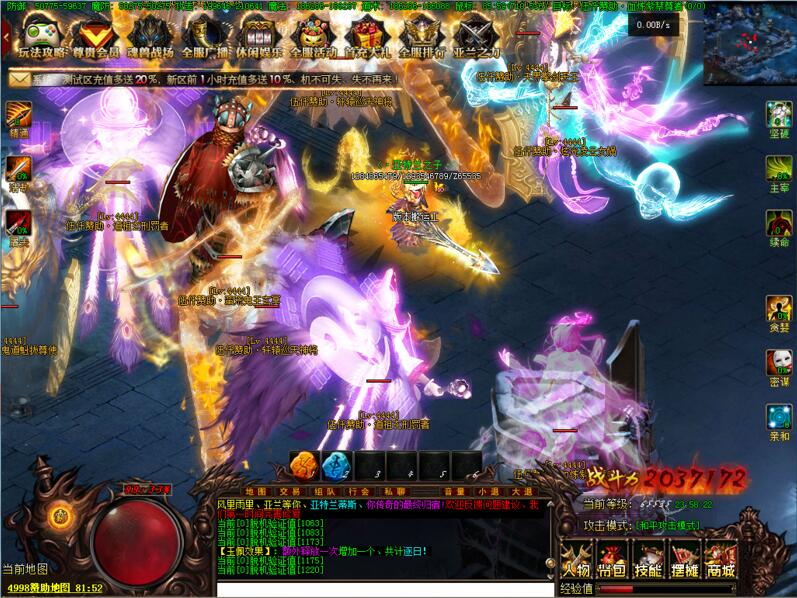Open the 技能 skills panel

tap(648, 558)
